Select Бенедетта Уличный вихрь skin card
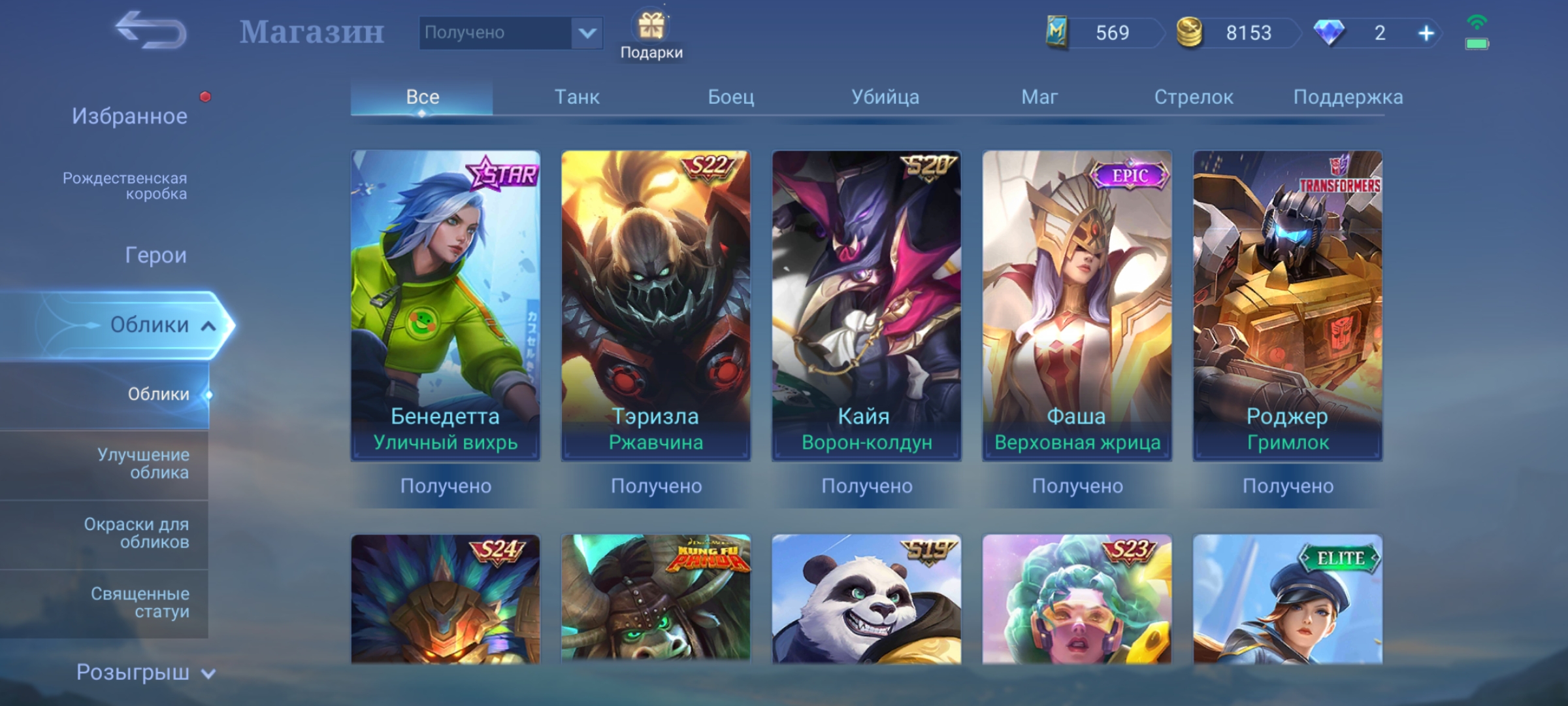Viewport: 1568px width, 706px height. coord(445,305)
